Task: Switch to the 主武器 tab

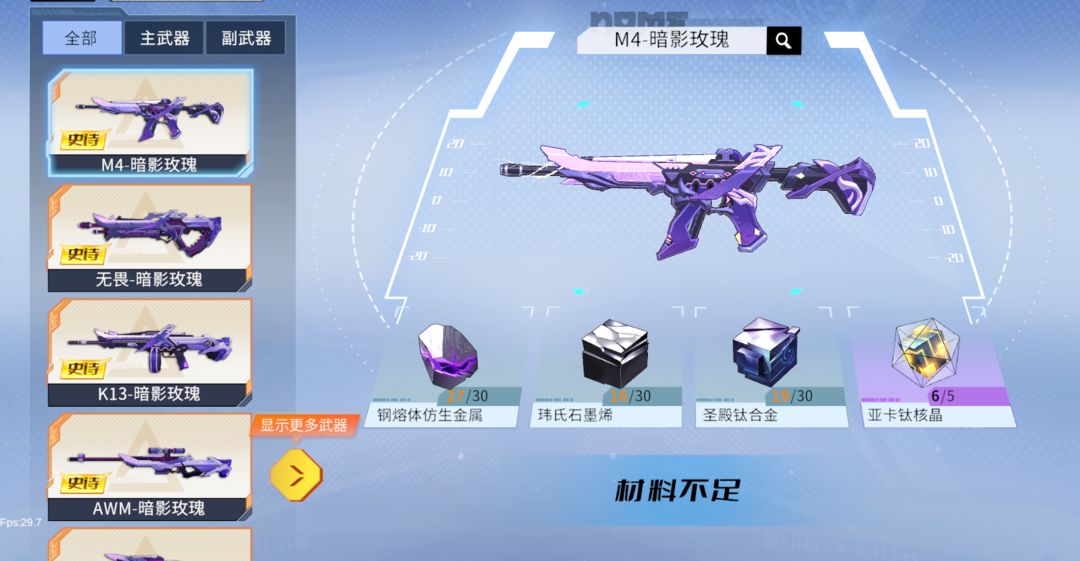Action: point(163,38)
